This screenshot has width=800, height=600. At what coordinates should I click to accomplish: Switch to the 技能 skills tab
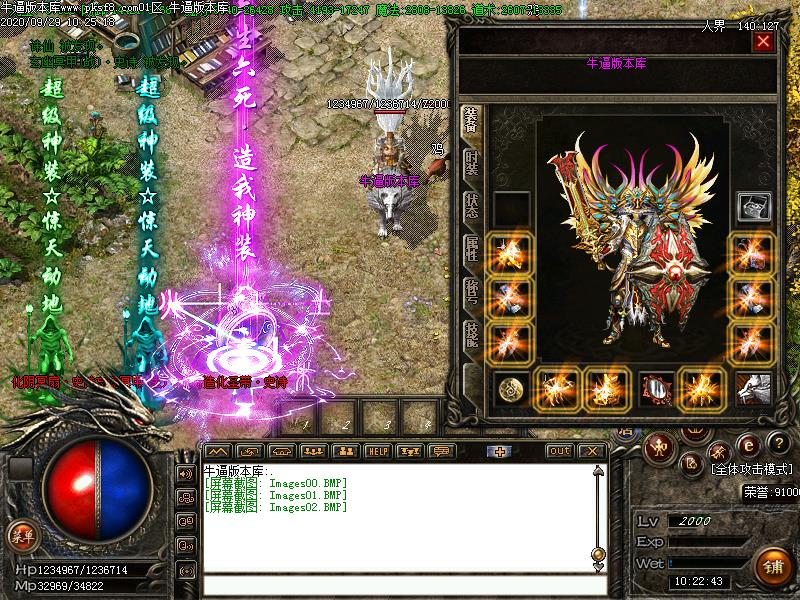pos(471,335)
